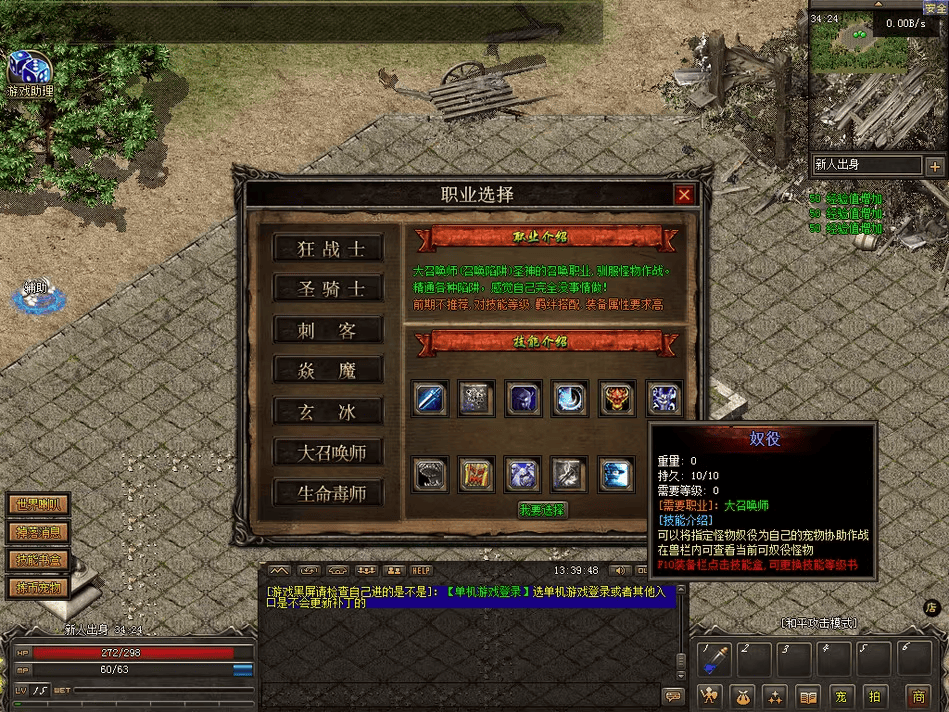
Task: Select the blue sword skill icon
Action: point(430,398)
